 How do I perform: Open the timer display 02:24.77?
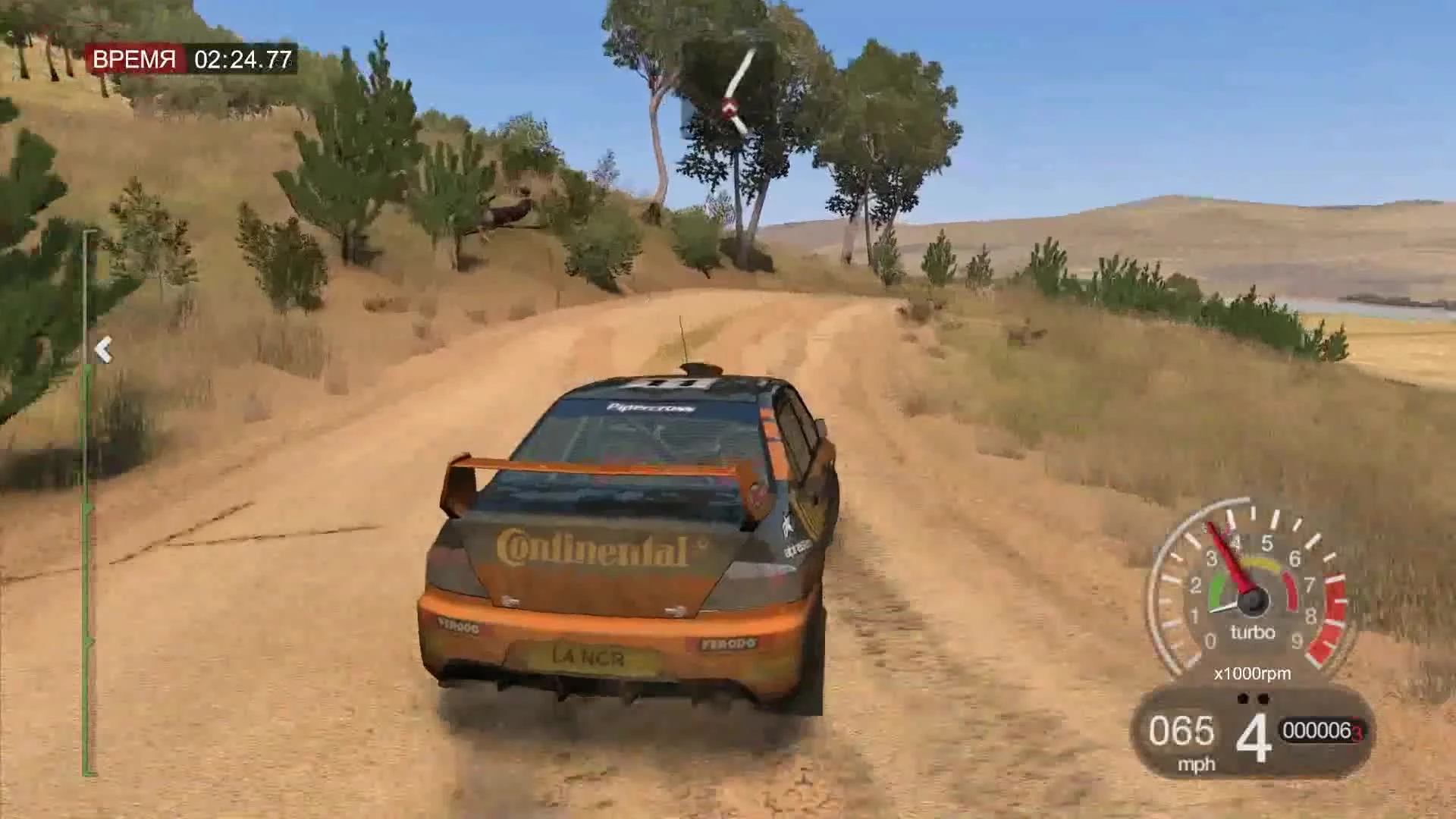pyautogui.click(x=244, y=59)
